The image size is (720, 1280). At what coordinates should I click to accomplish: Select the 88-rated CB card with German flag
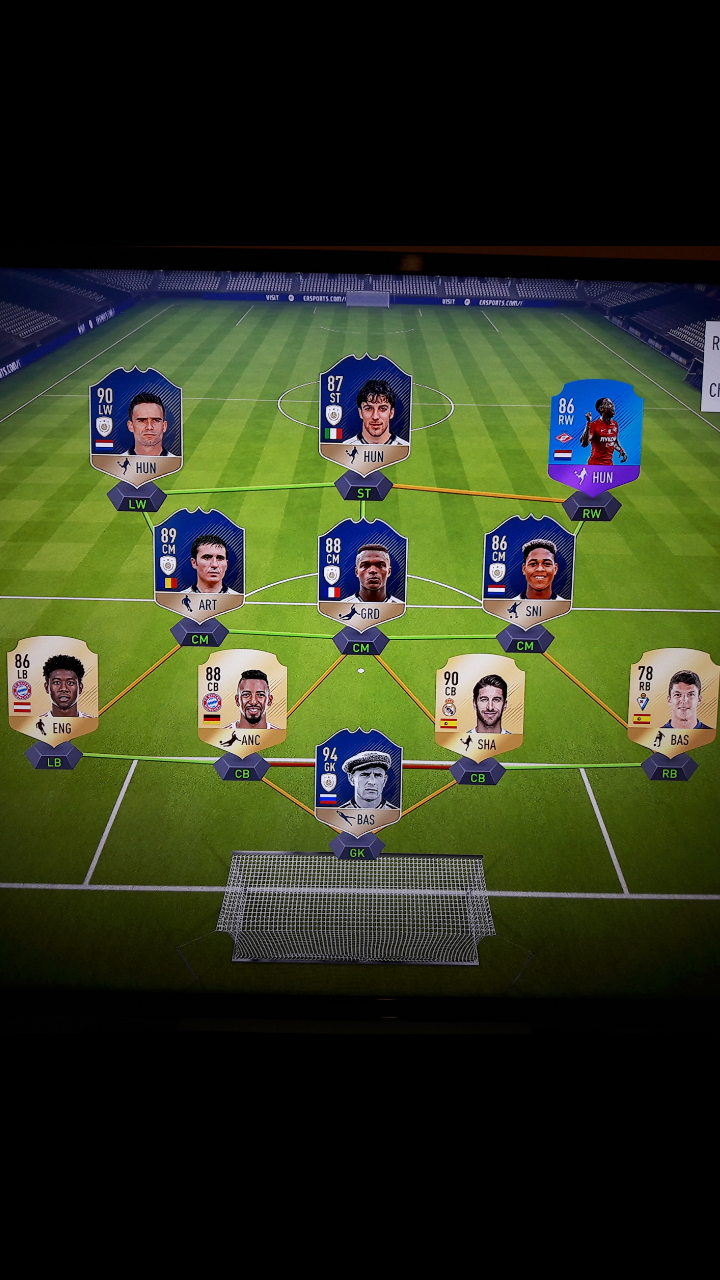coord(242,699)
